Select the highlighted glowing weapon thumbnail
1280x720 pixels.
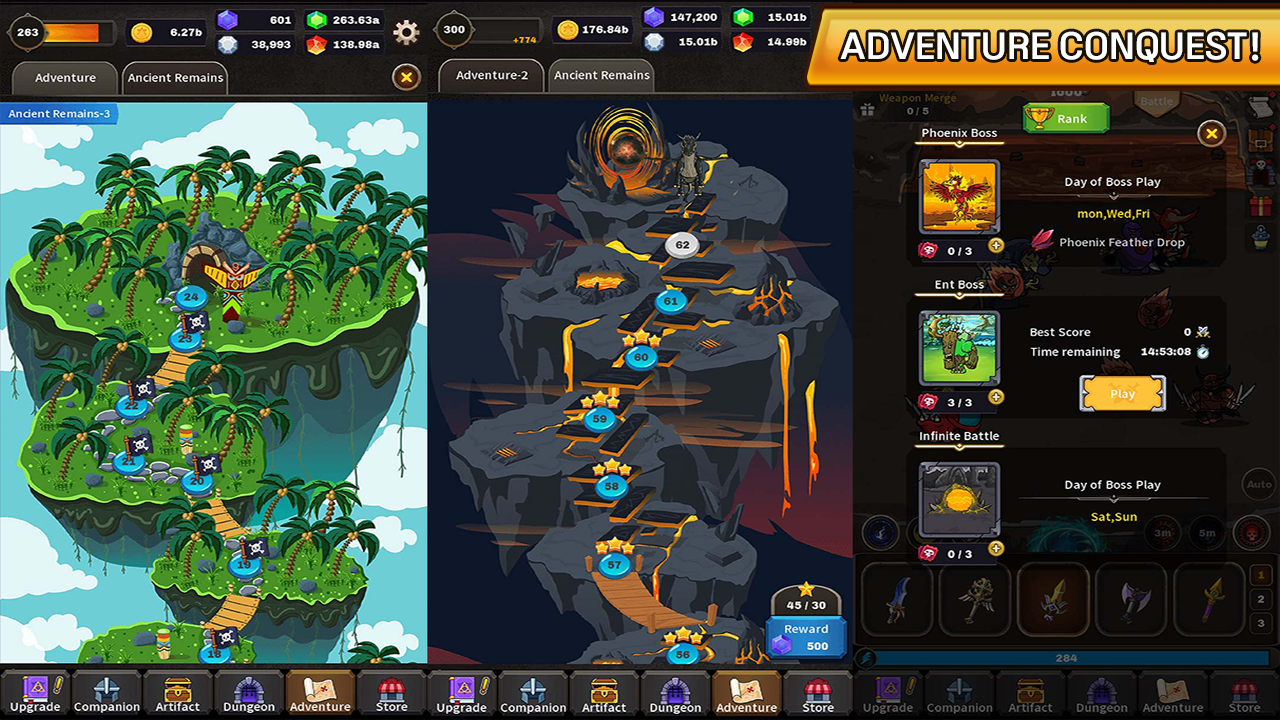[1053, 599]
